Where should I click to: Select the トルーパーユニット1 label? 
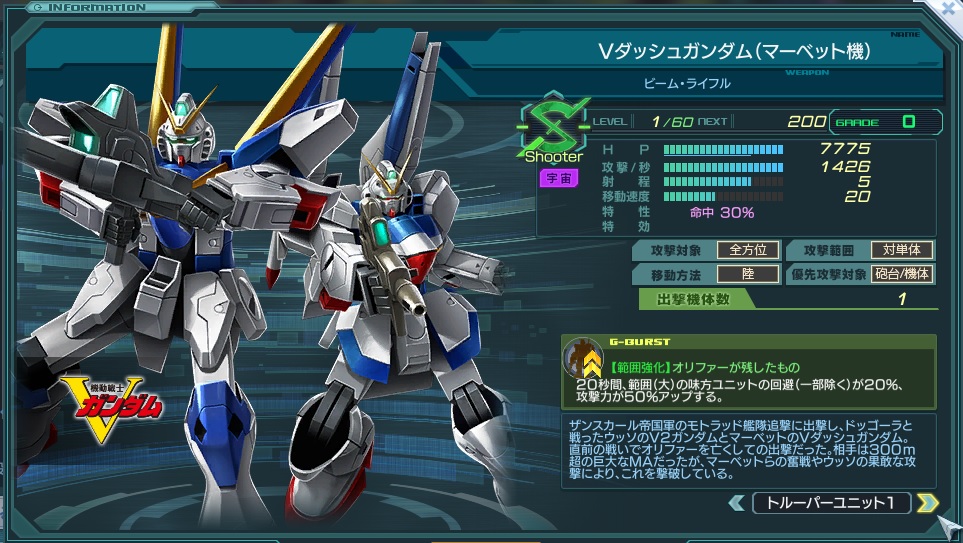click(x=831, y=502)
